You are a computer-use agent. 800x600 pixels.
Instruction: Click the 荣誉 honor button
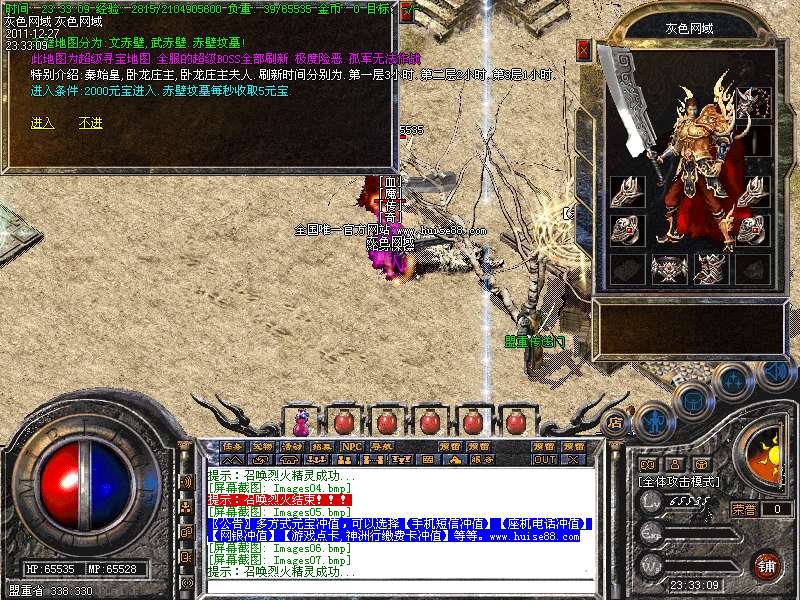744,509
